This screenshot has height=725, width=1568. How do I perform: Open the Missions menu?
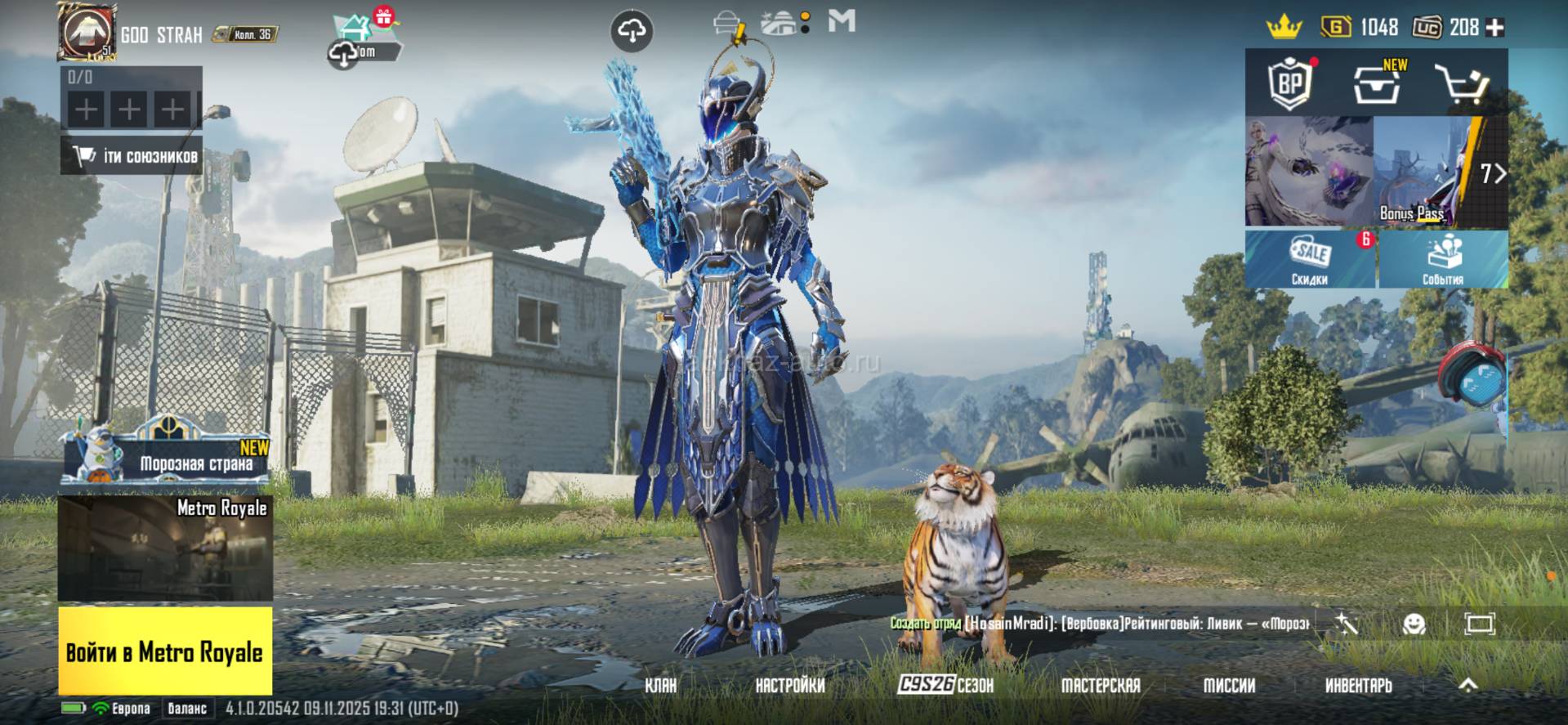(1229, 686)
